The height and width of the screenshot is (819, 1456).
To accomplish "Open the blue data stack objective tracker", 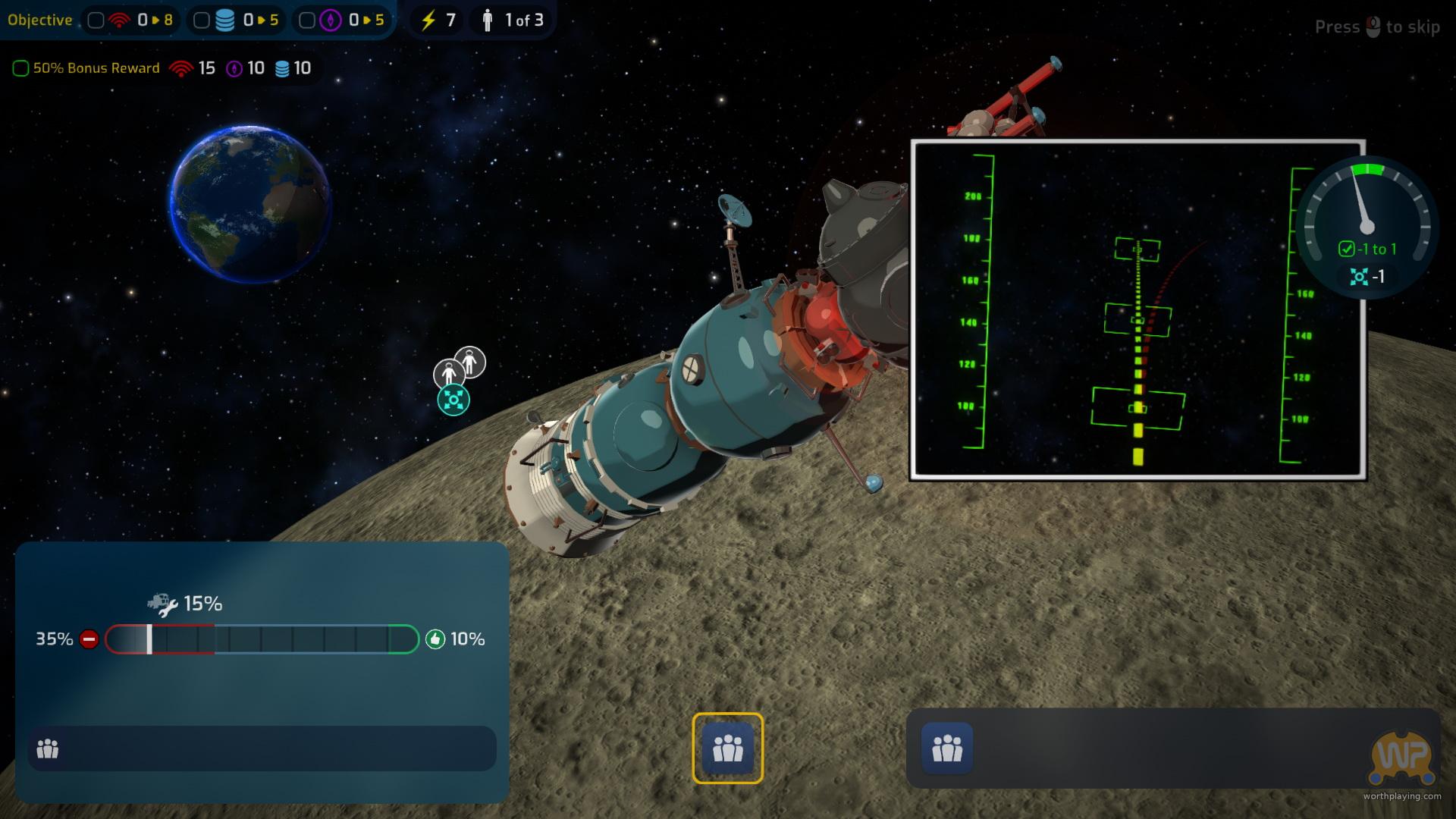I will tap(236, 20).
